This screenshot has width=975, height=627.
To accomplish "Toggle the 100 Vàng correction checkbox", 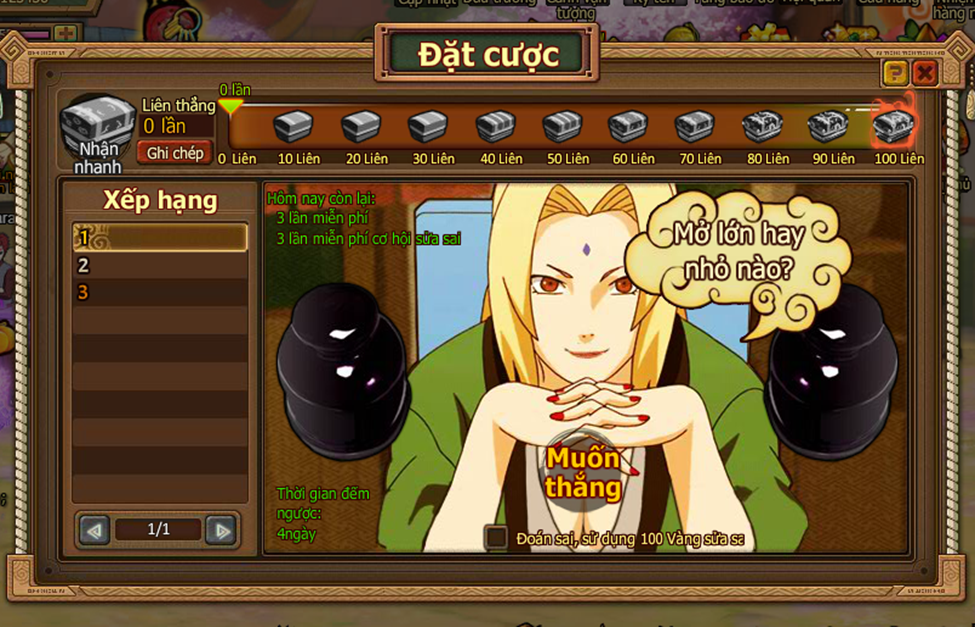I will 496,538.
